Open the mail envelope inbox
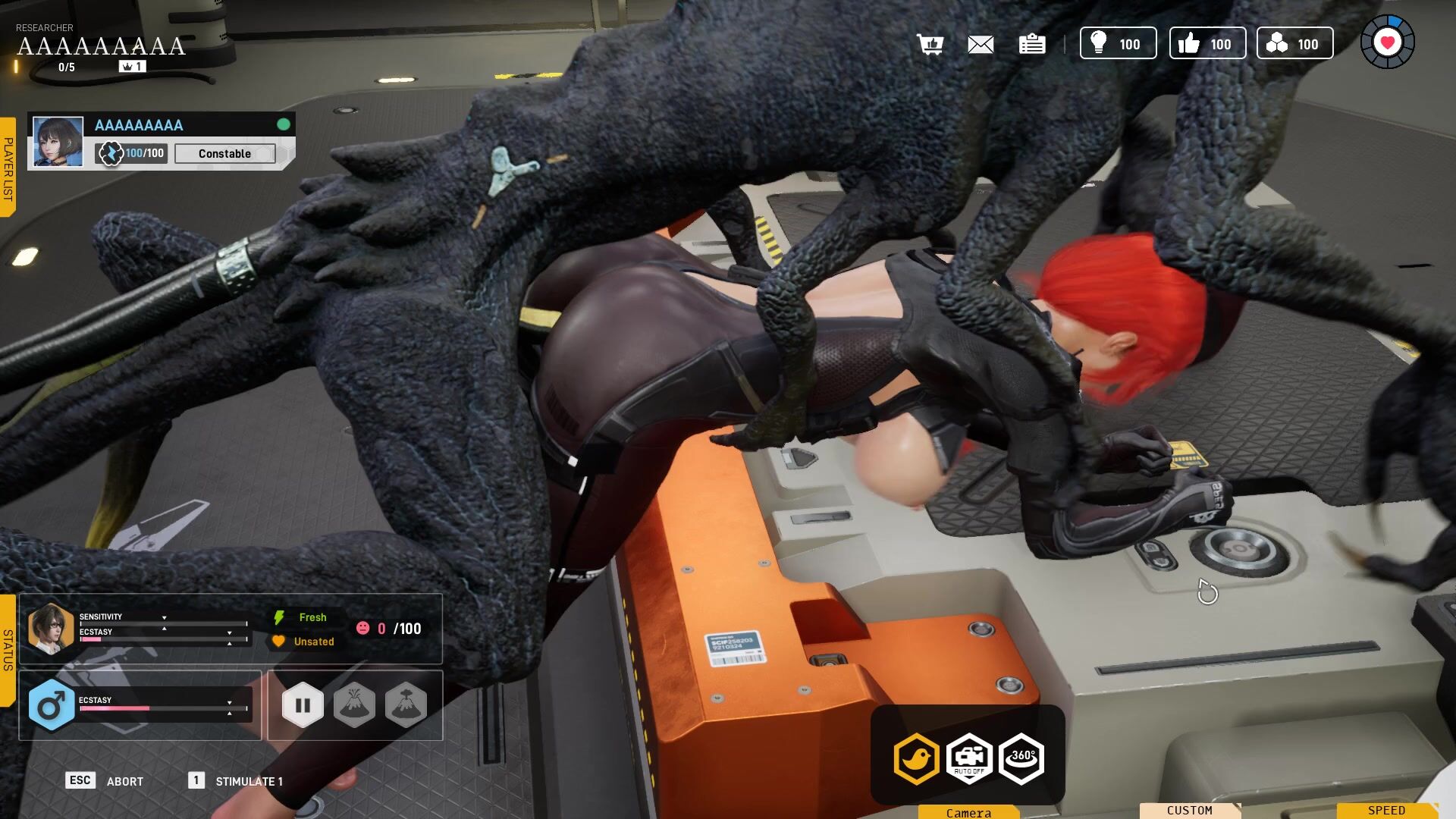 tap(981, 45)
